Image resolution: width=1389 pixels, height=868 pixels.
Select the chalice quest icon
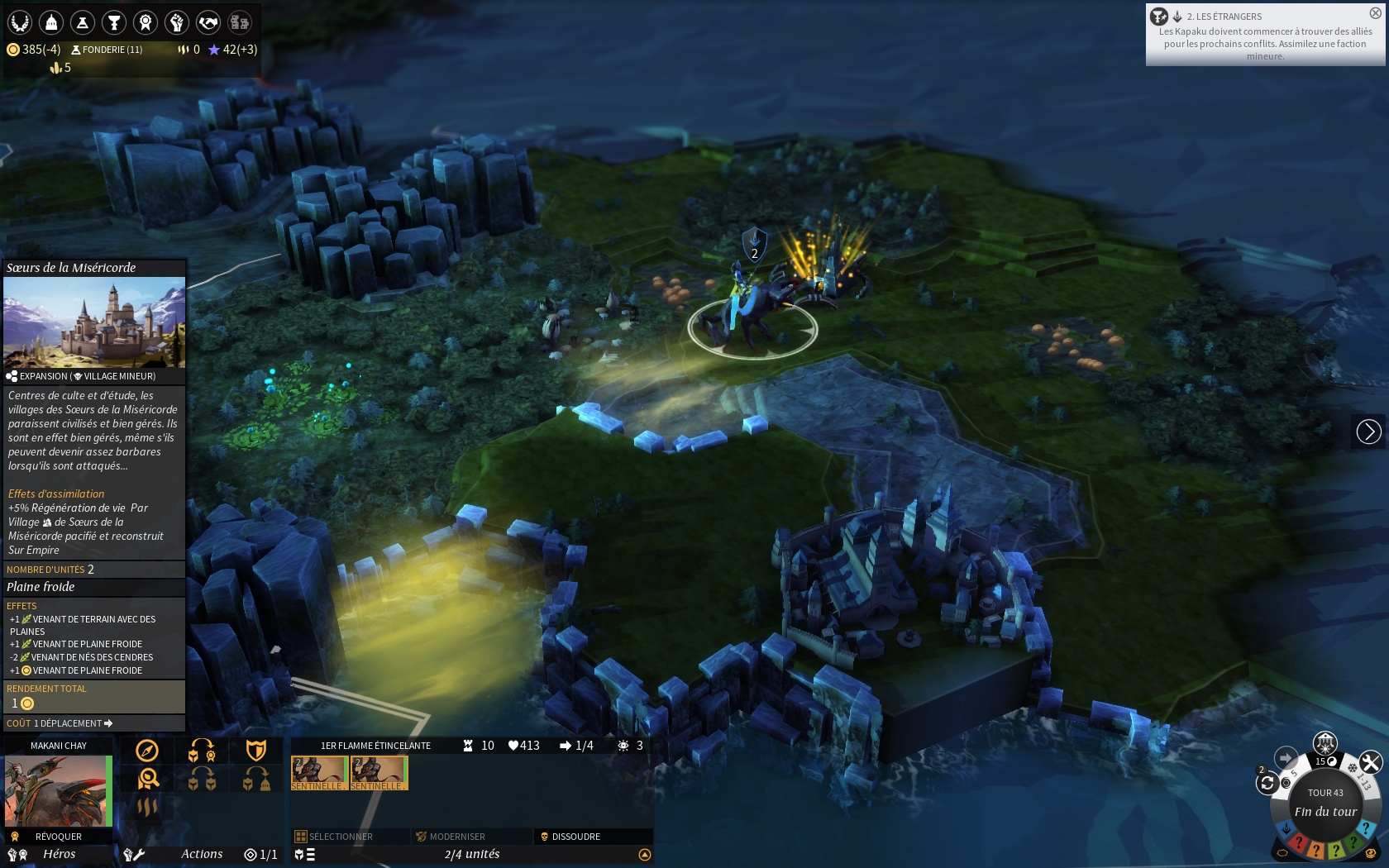[114, 22]
